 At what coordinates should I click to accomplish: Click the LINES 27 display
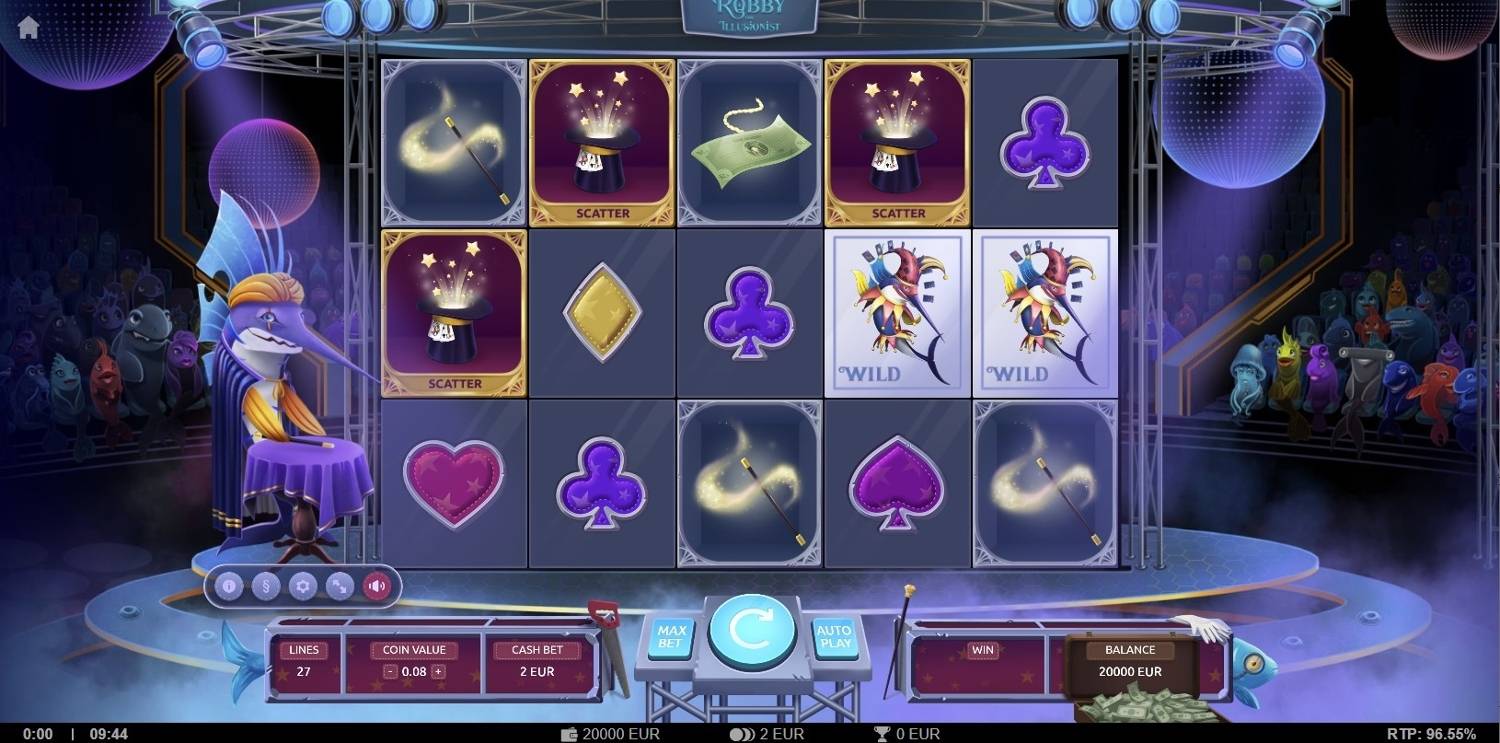(x=303, y=660)
